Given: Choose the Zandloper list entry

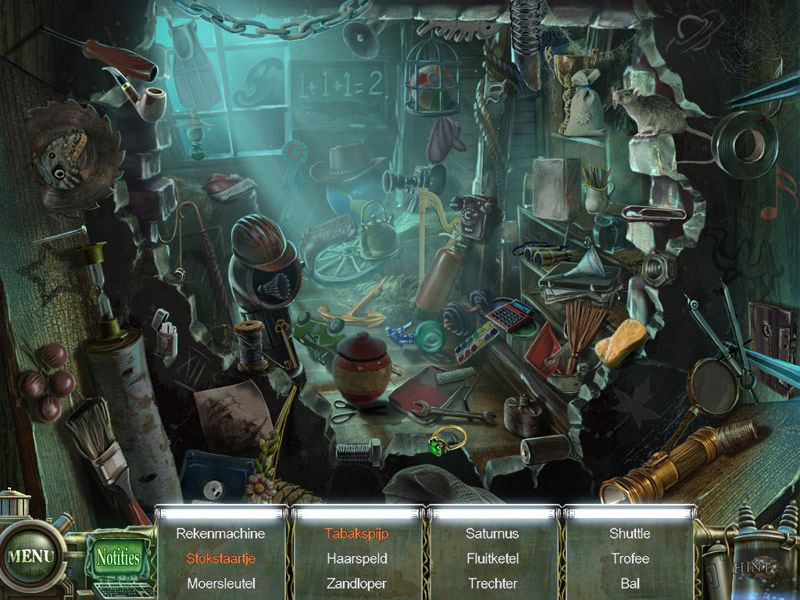Looking at the screenshot, I should pos(356,583).
